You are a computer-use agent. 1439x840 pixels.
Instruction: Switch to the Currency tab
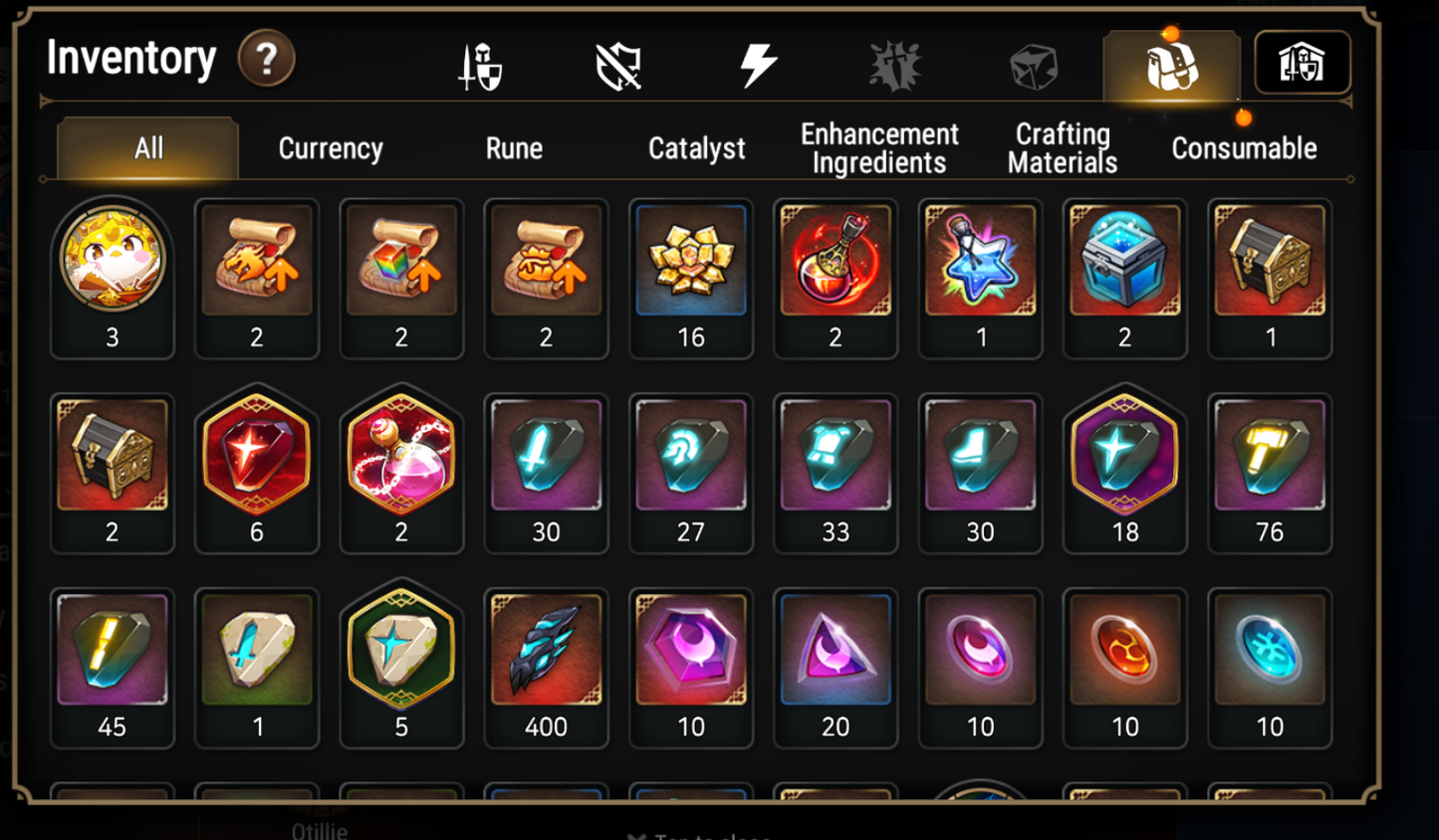[330, 148]
